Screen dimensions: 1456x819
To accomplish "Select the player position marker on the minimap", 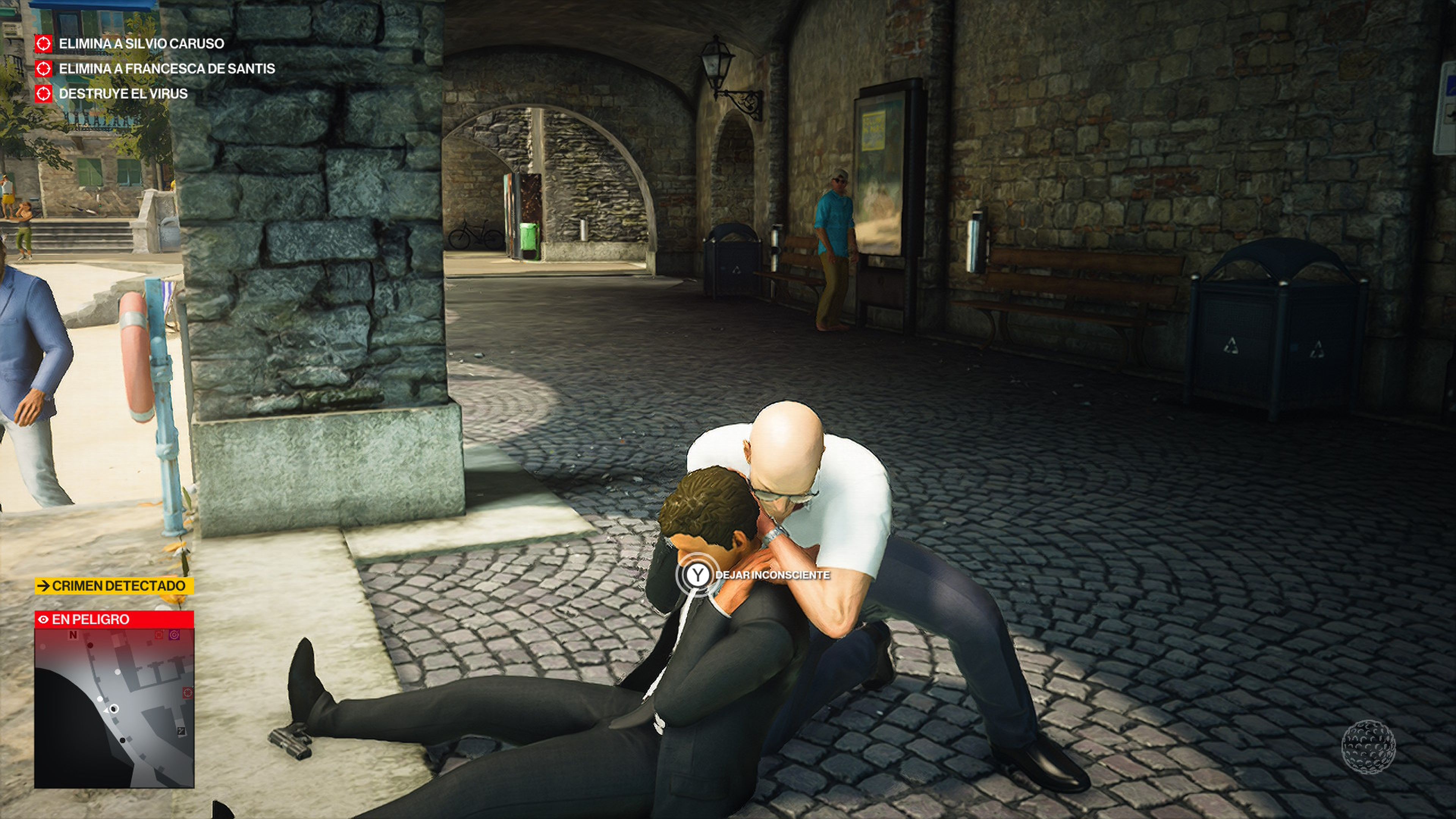I will [x=113, y=709].
